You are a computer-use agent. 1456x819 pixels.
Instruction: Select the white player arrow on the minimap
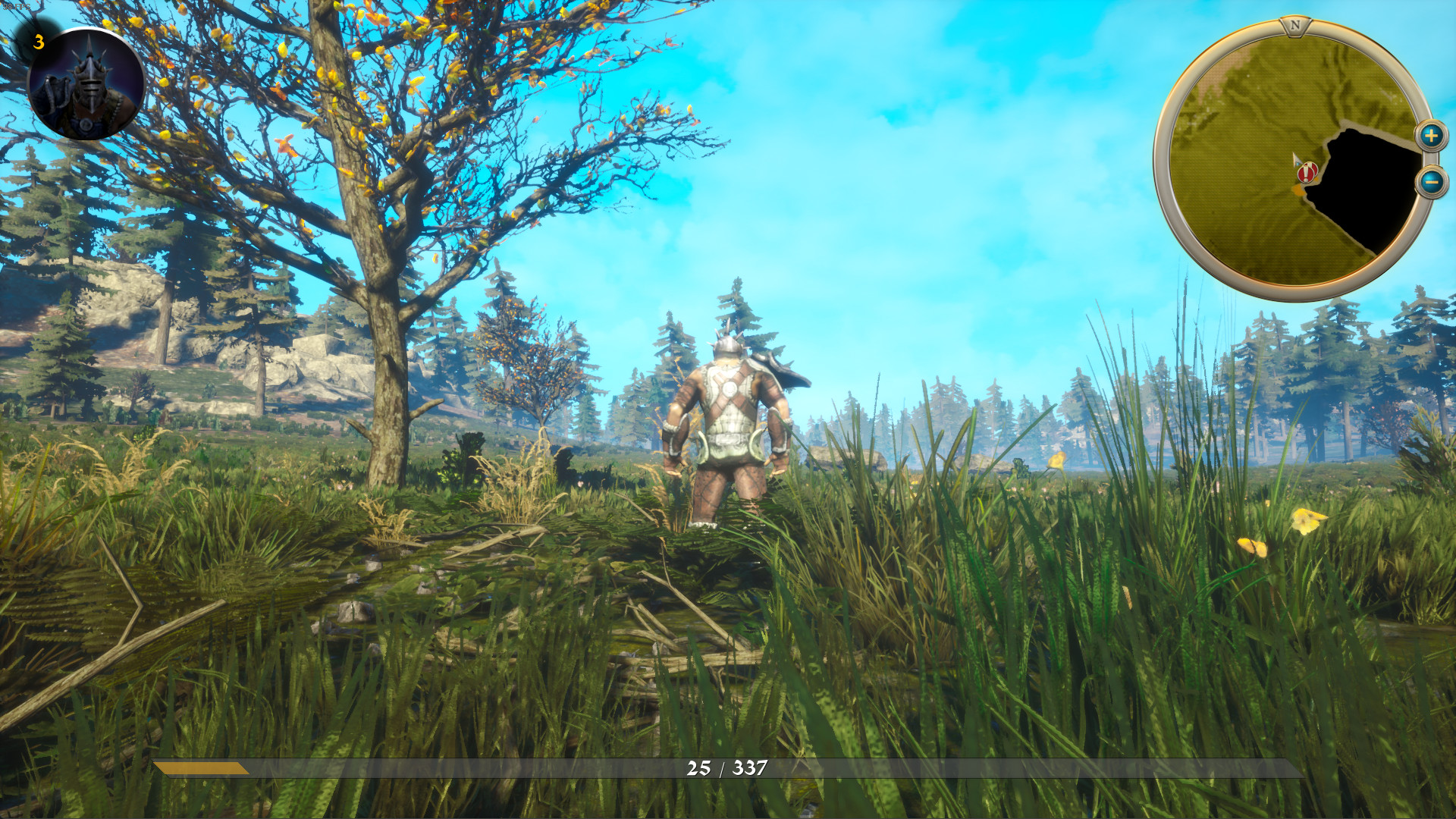[1297, 161]
